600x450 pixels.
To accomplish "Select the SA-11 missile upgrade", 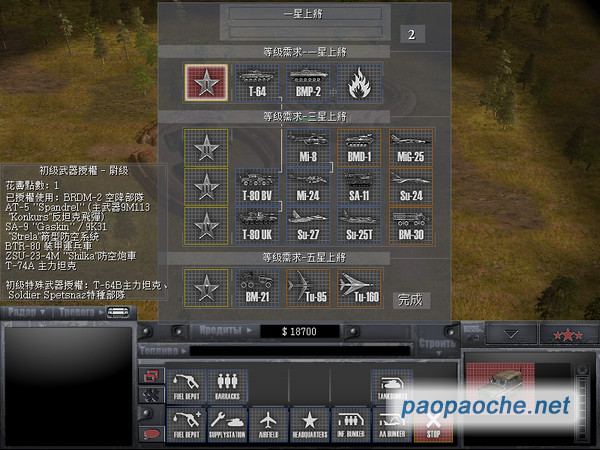I will click(360, 186).
